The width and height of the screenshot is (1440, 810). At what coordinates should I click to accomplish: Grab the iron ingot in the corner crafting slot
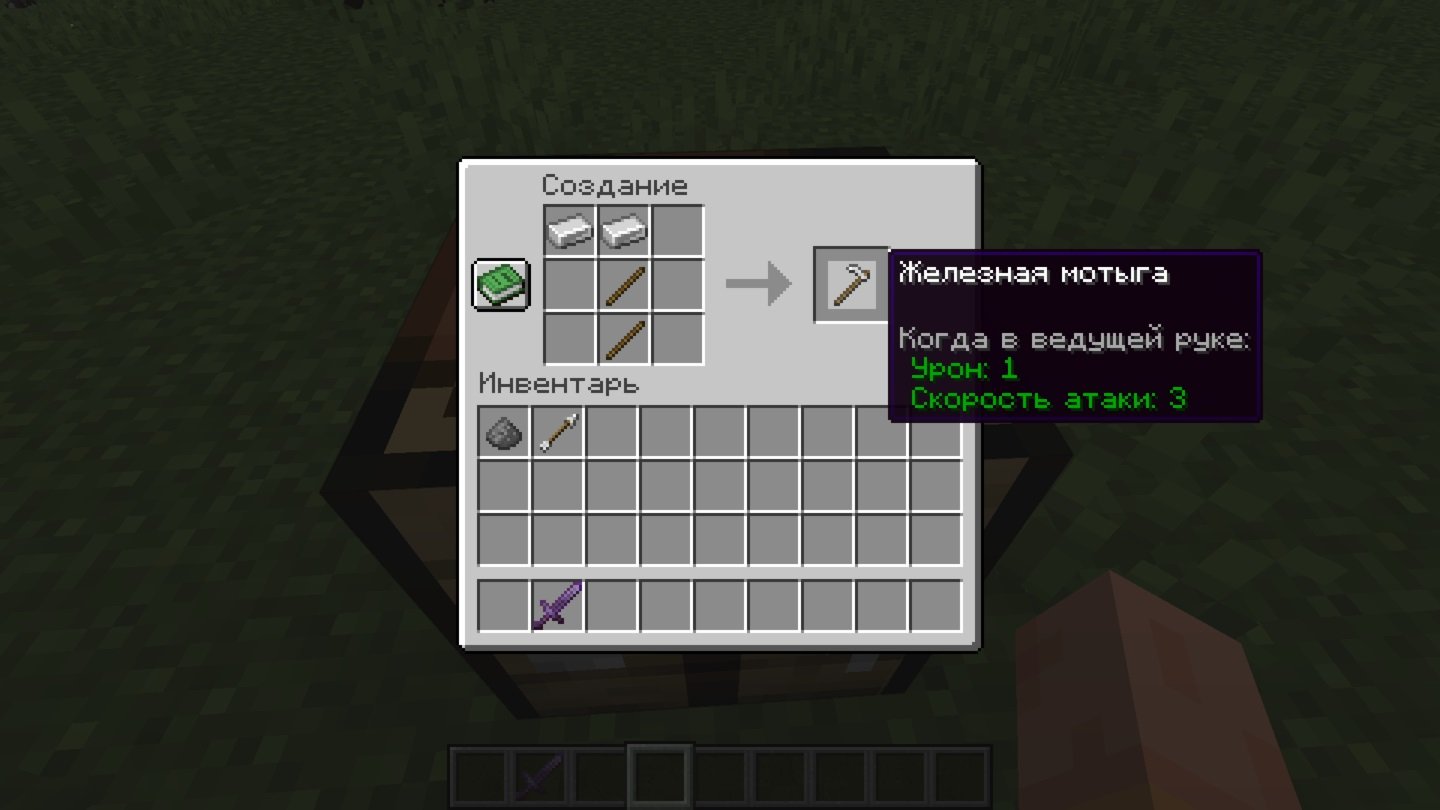570,232
